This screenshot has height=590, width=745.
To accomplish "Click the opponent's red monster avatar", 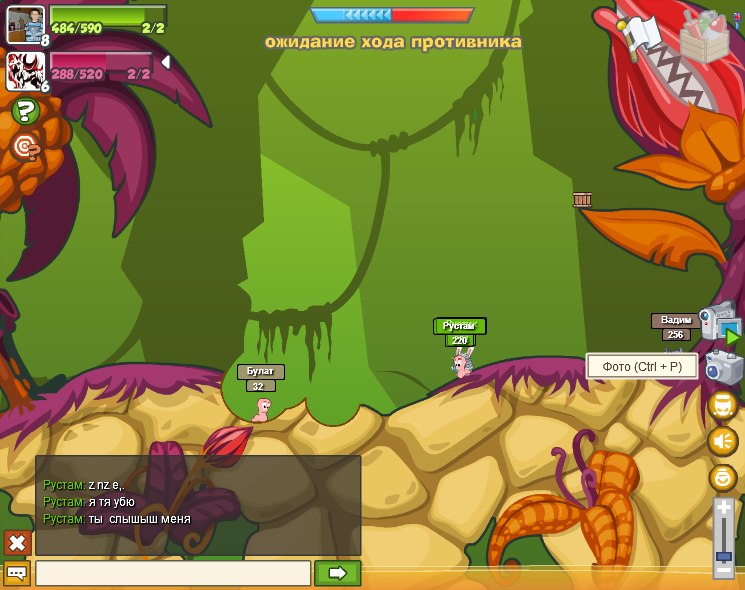I will click(x=25, y=70).
